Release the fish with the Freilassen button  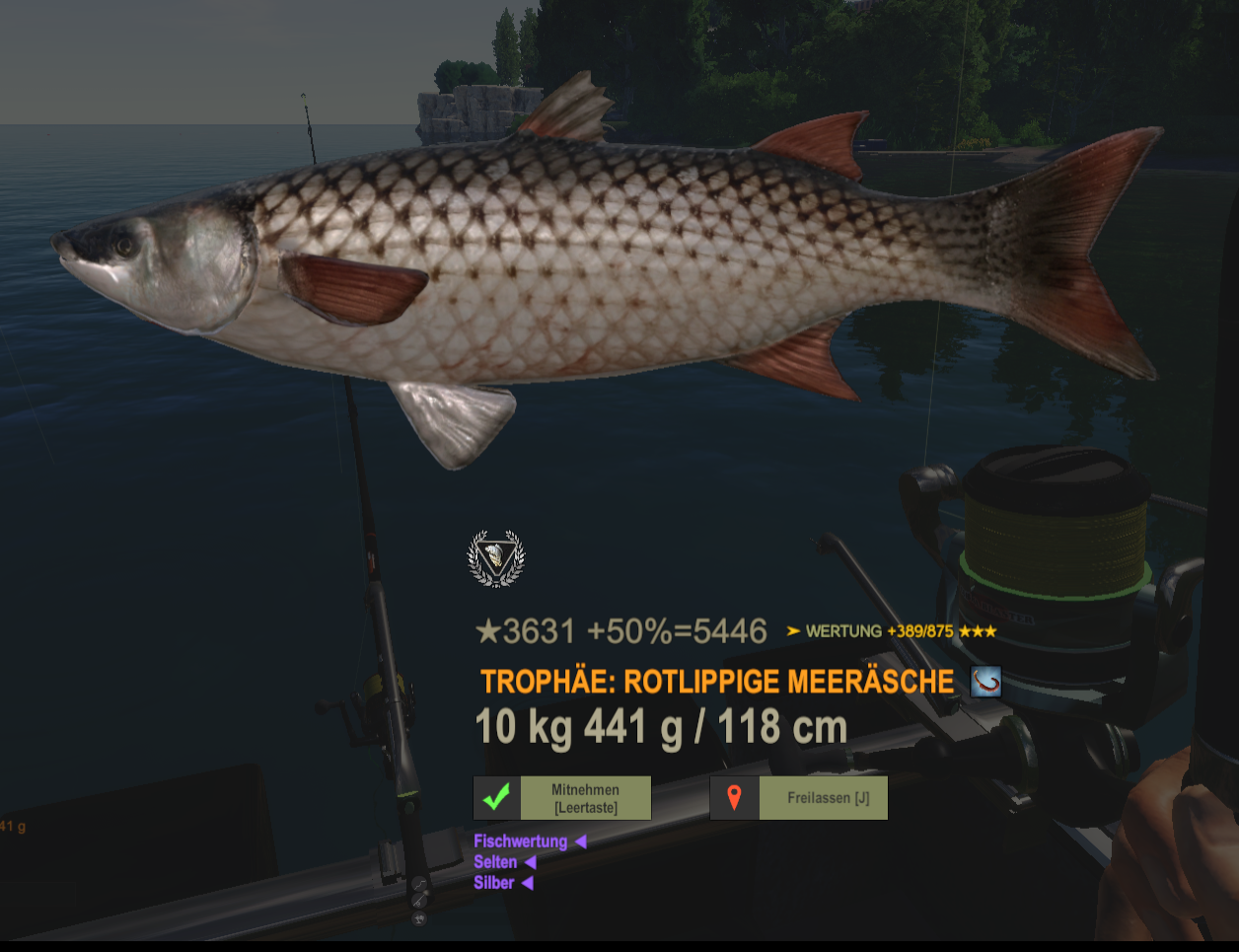coord(799,798)
